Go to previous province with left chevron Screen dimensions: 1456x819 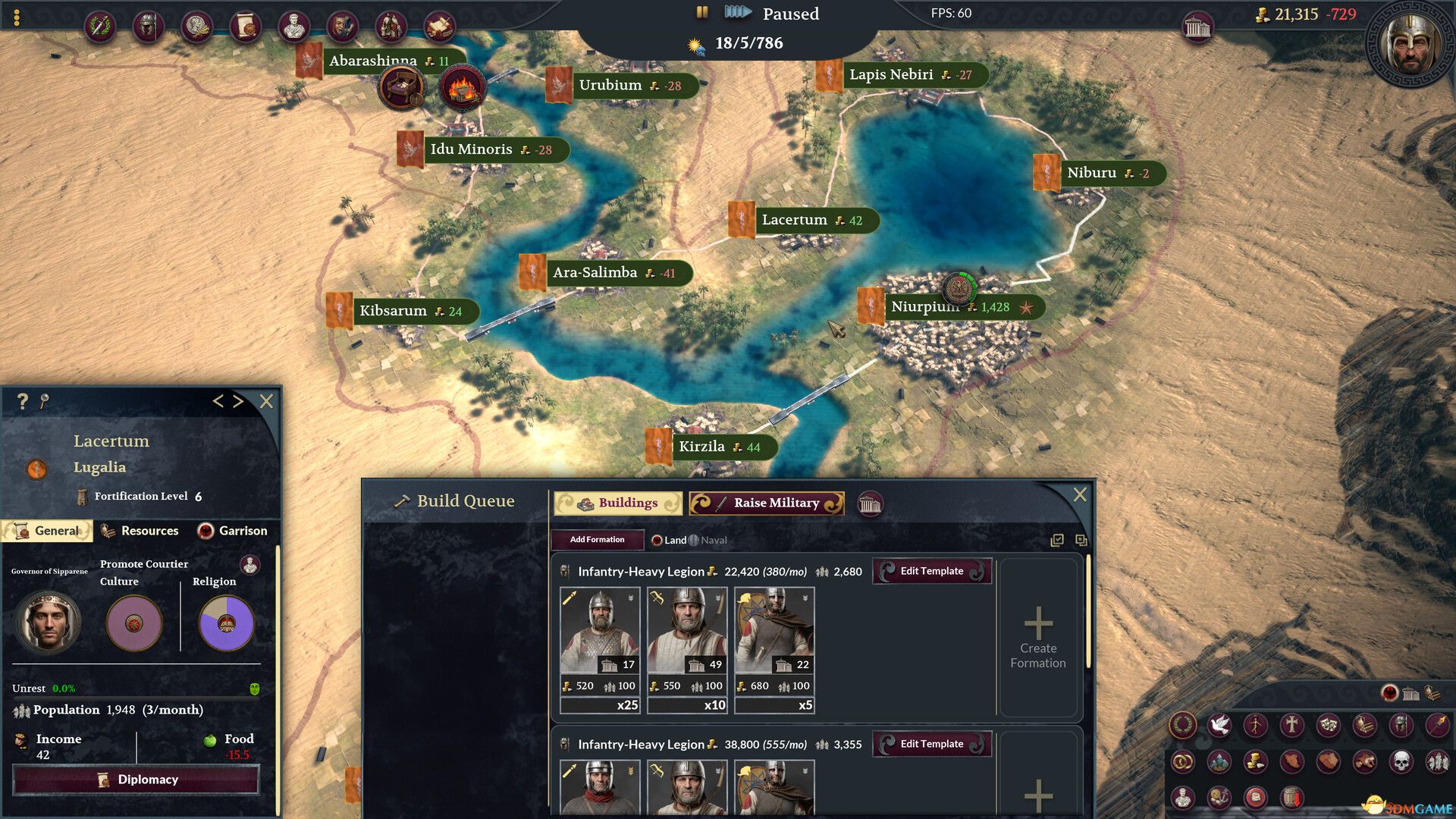219,401
